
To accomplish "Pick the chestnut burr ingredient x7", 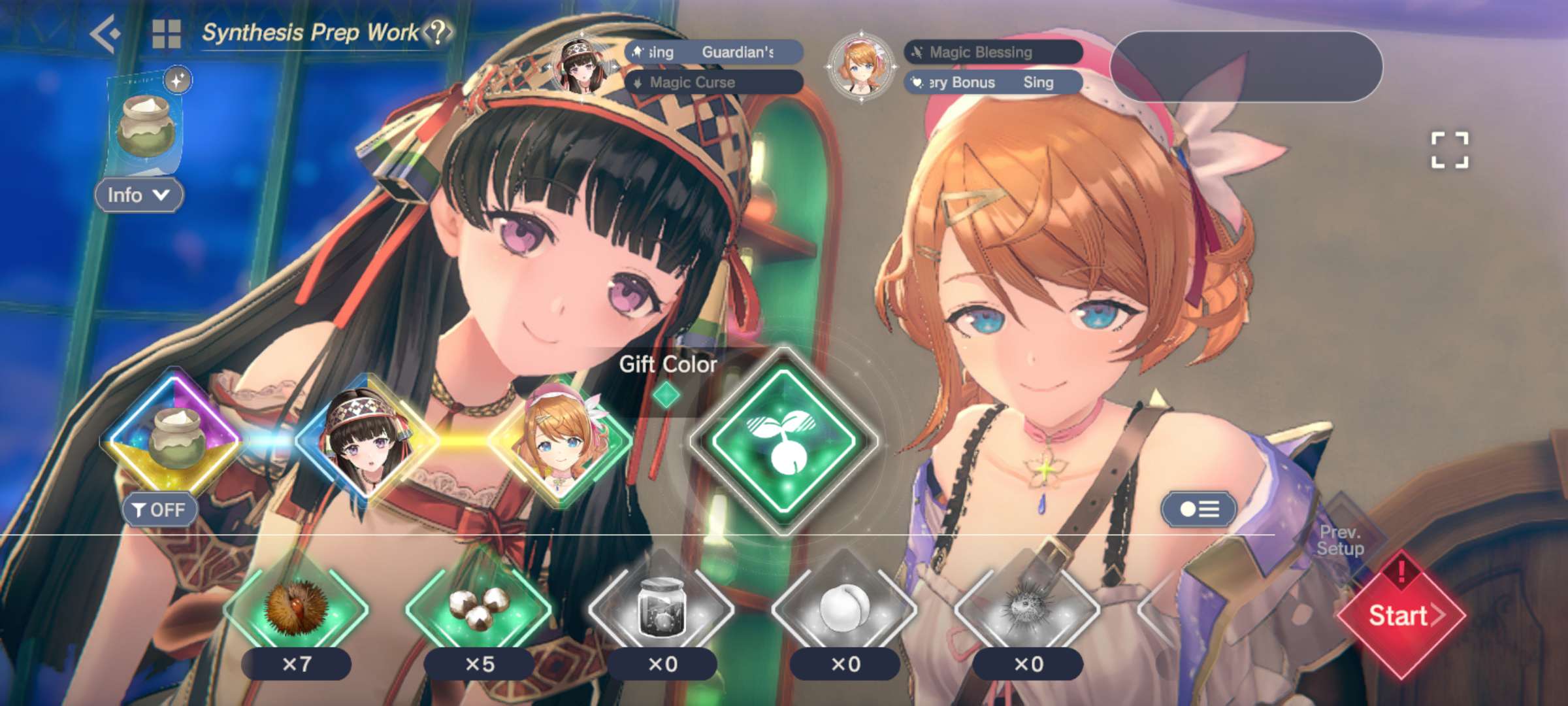I will [x=296, y=609].
